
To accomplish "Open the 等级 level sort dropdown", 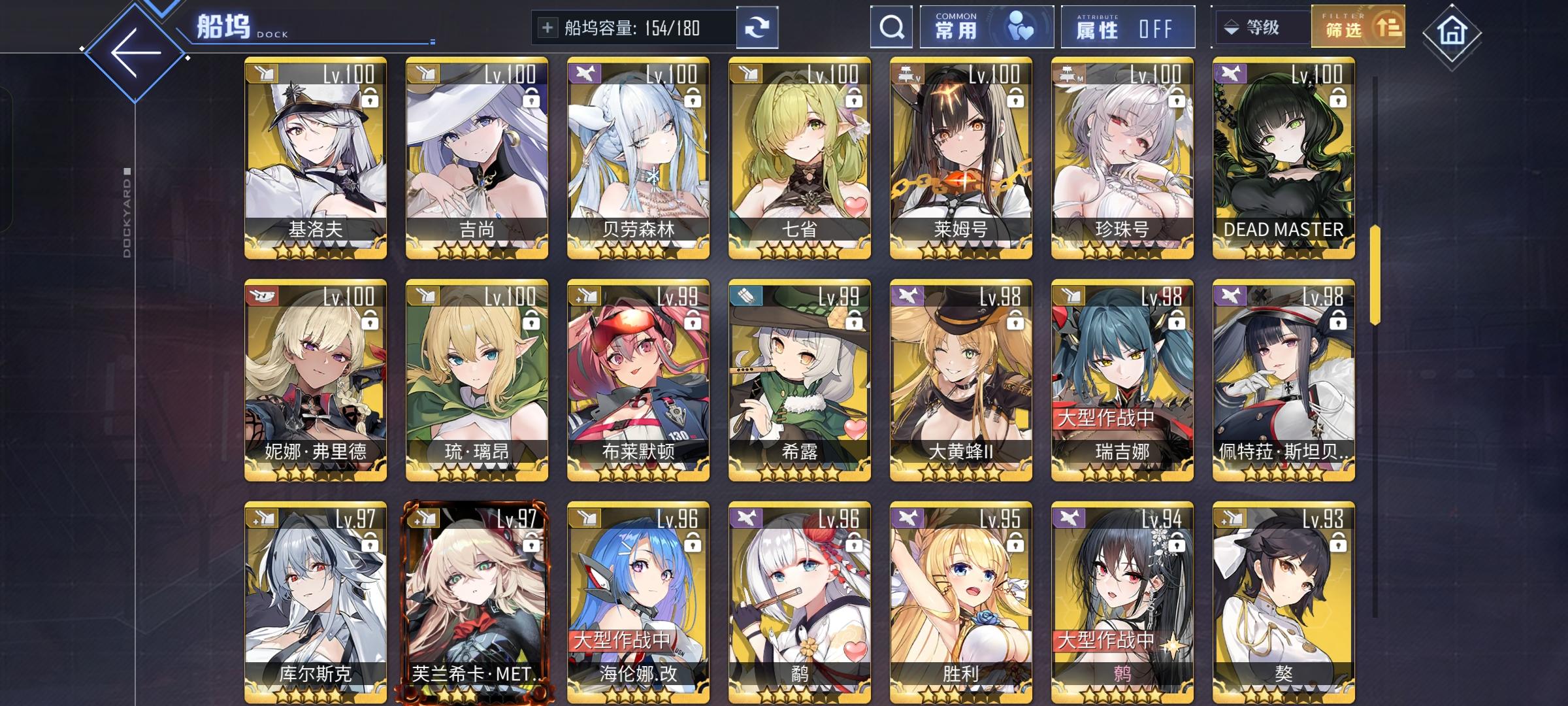I will tap(1261, 27).
